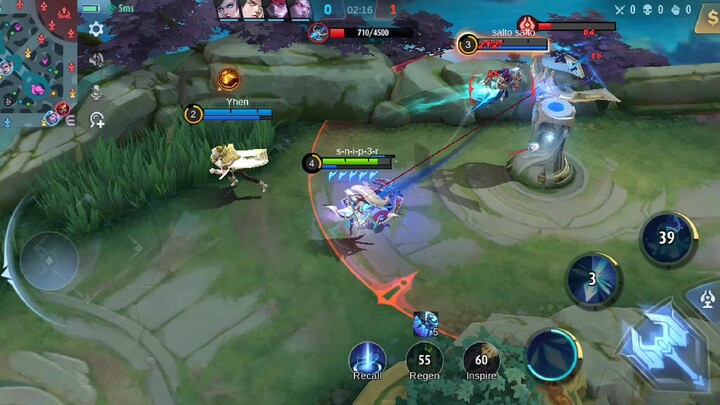This screenshot has height=405, width=720.
Task: Select the quick-buy item icon above Regen
Action: click(x=425, y=323)
